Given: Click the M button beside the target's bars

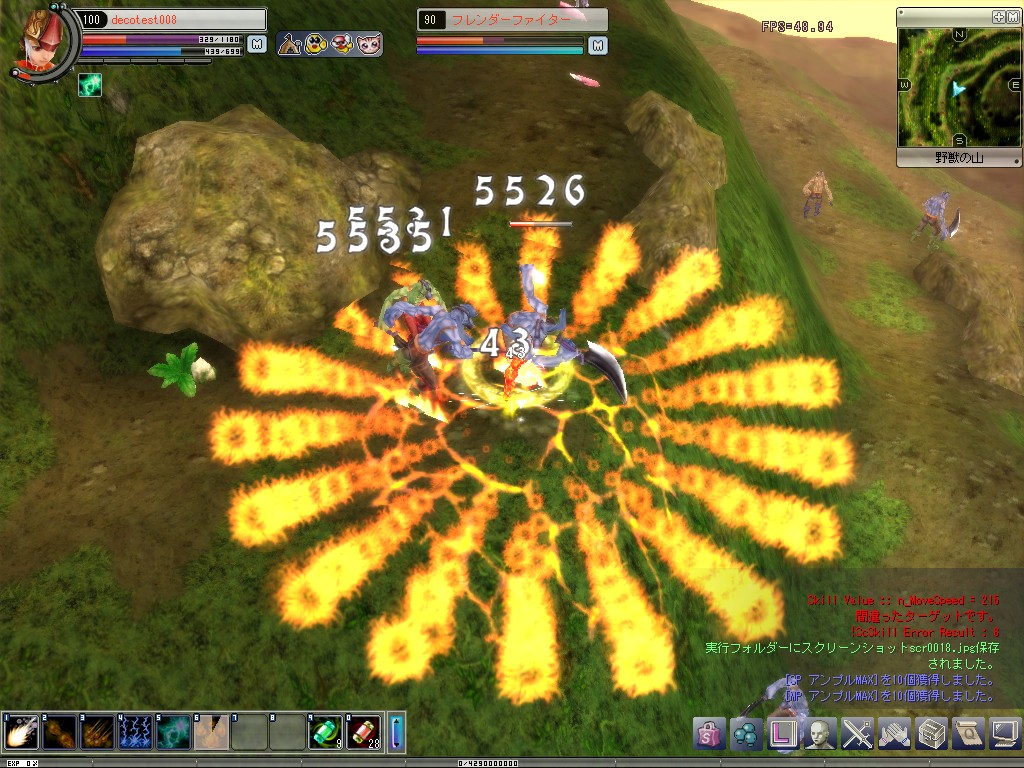Looking at the screenshot, I should (597, 45).
